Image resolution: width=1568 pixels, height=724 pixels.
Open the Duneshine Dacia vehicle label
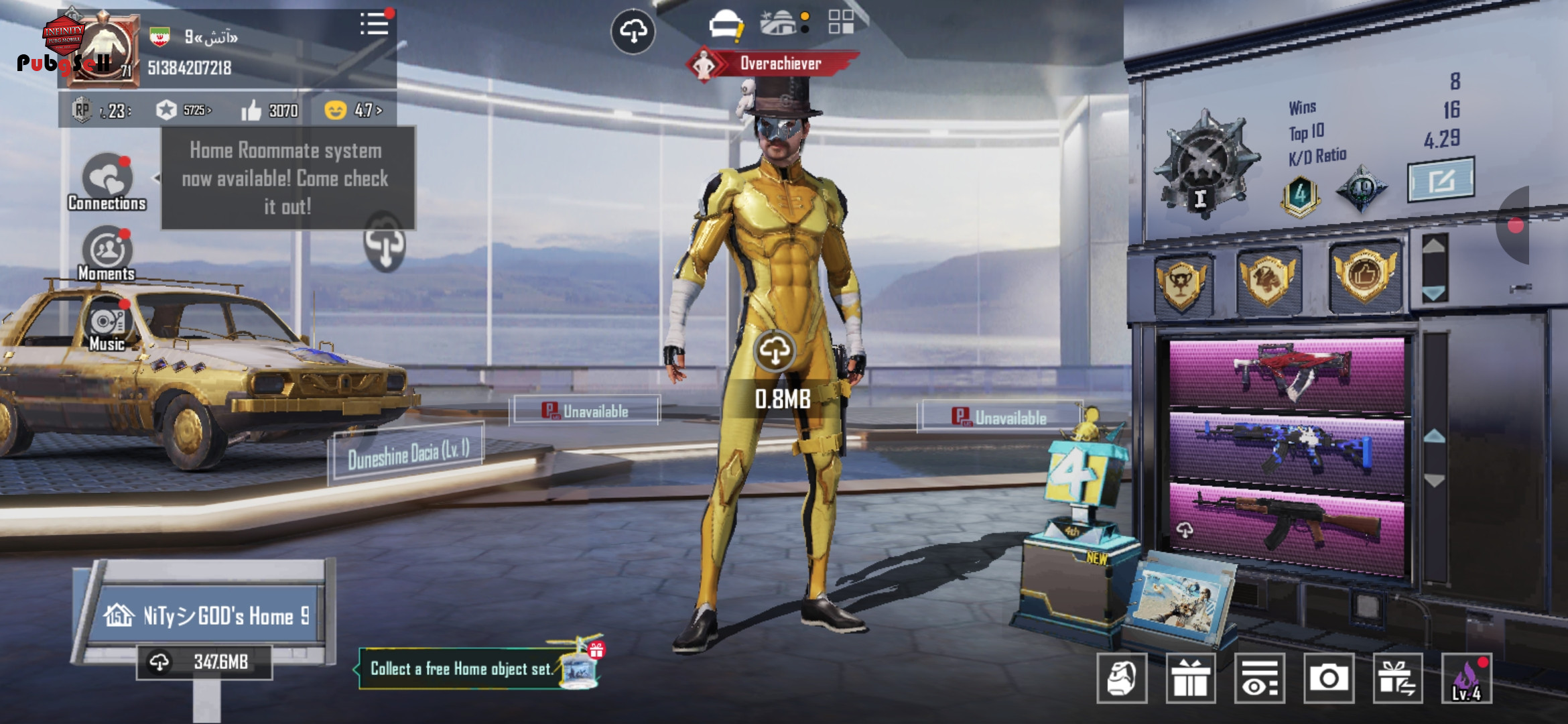[407, 454]
